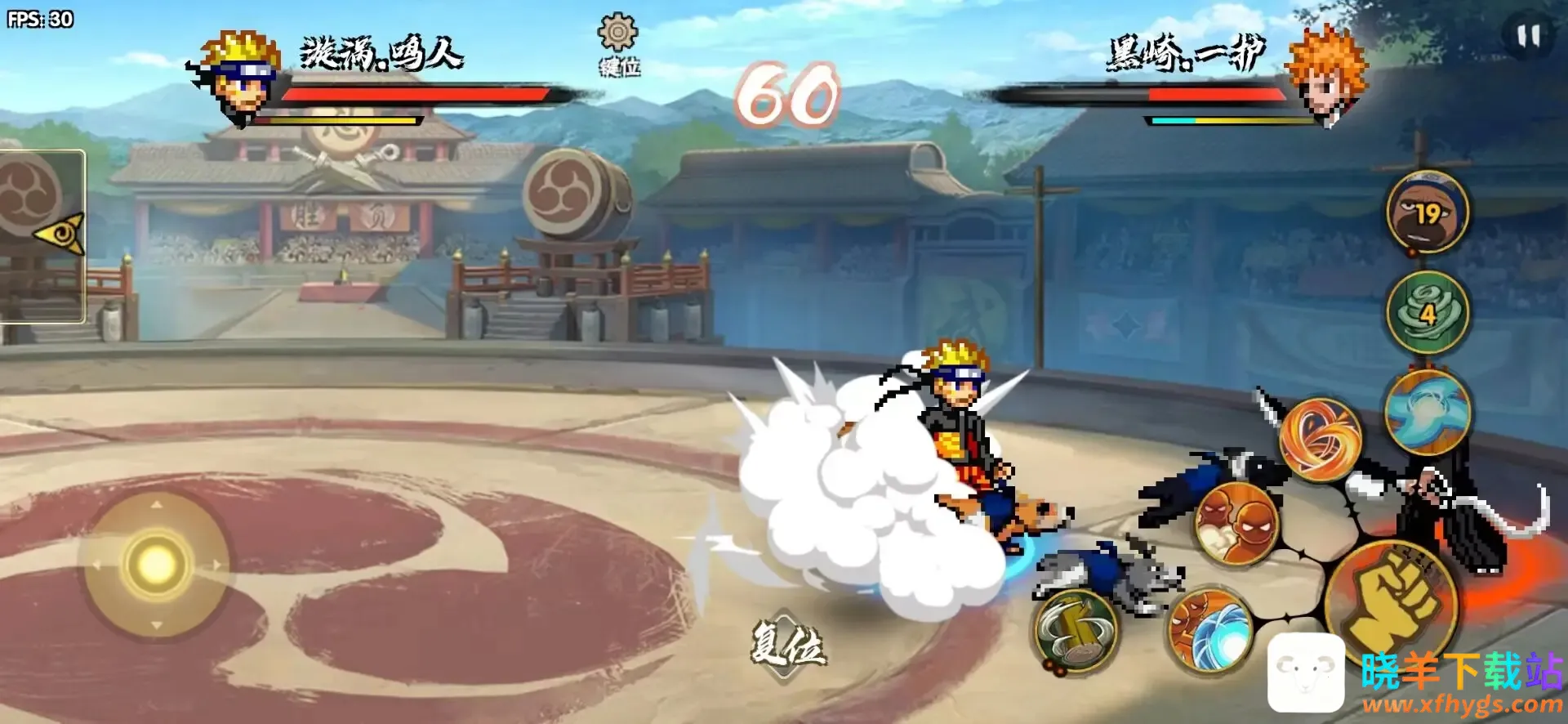Screen dimensions: 1568x724
Task: Call the summon portrait showing 19
Action: coord(1428,212)
